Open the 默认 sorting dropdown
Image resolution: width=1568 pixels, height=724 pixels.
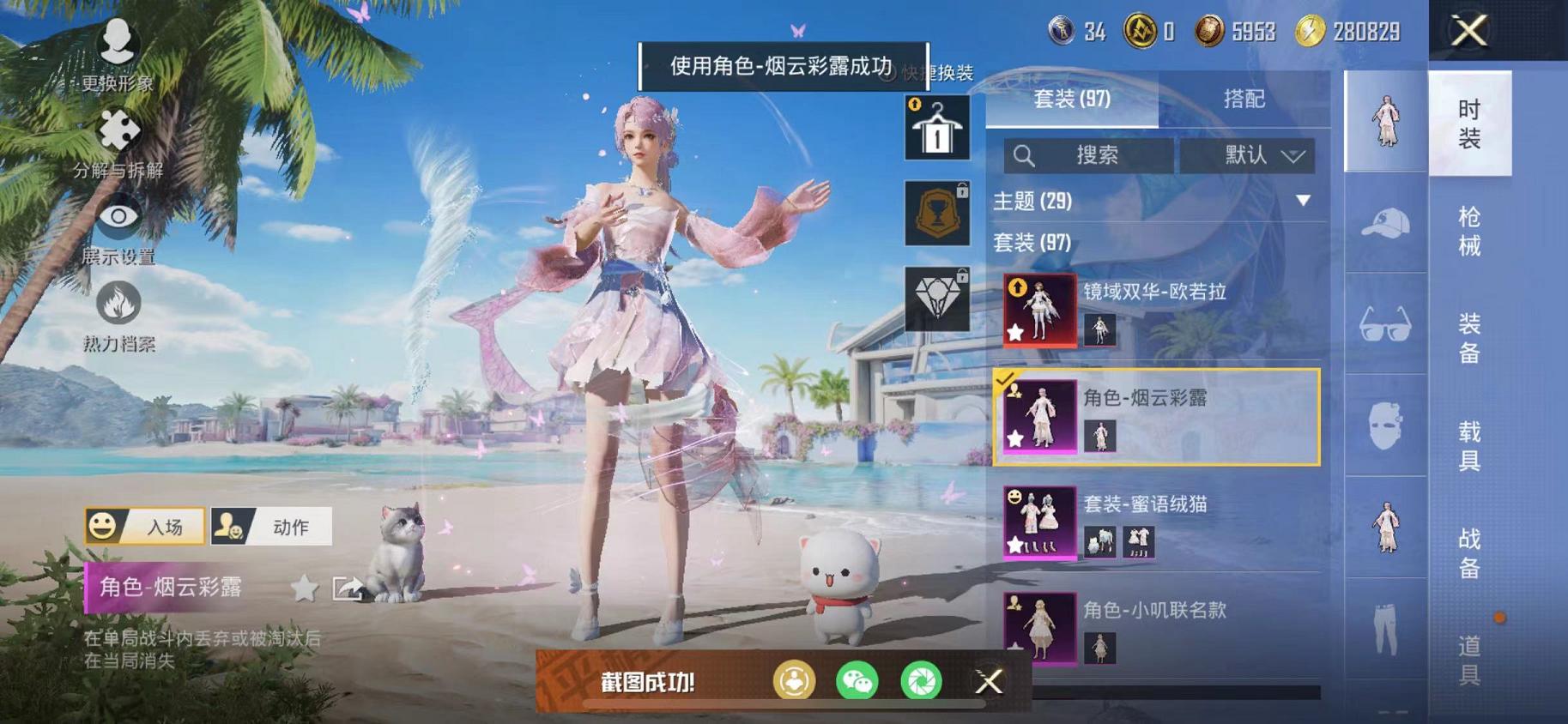(1249, 156)
